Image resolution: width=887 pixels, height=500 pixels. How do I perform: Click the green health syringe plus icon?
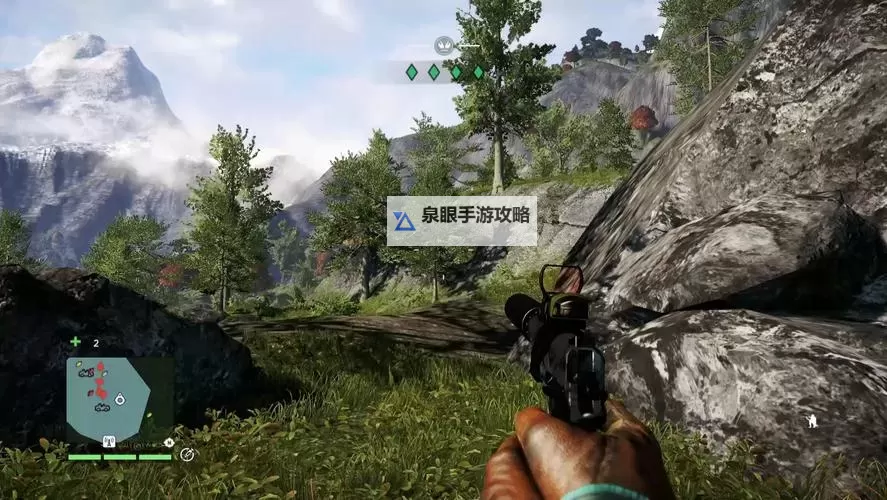[75, 342]
